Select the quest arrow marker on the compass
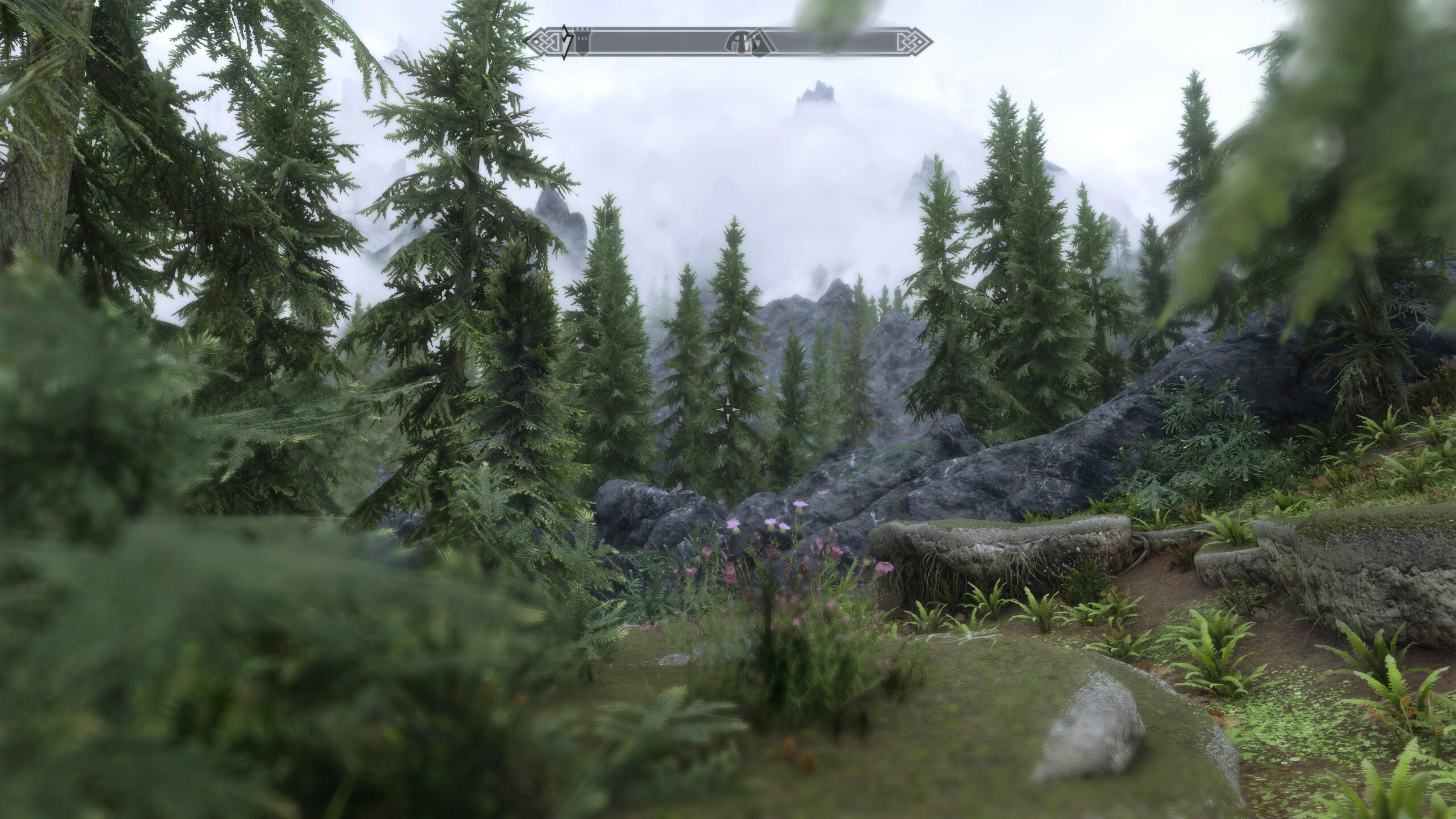This screenshot has height=819, width=1456. pos(565,41)
